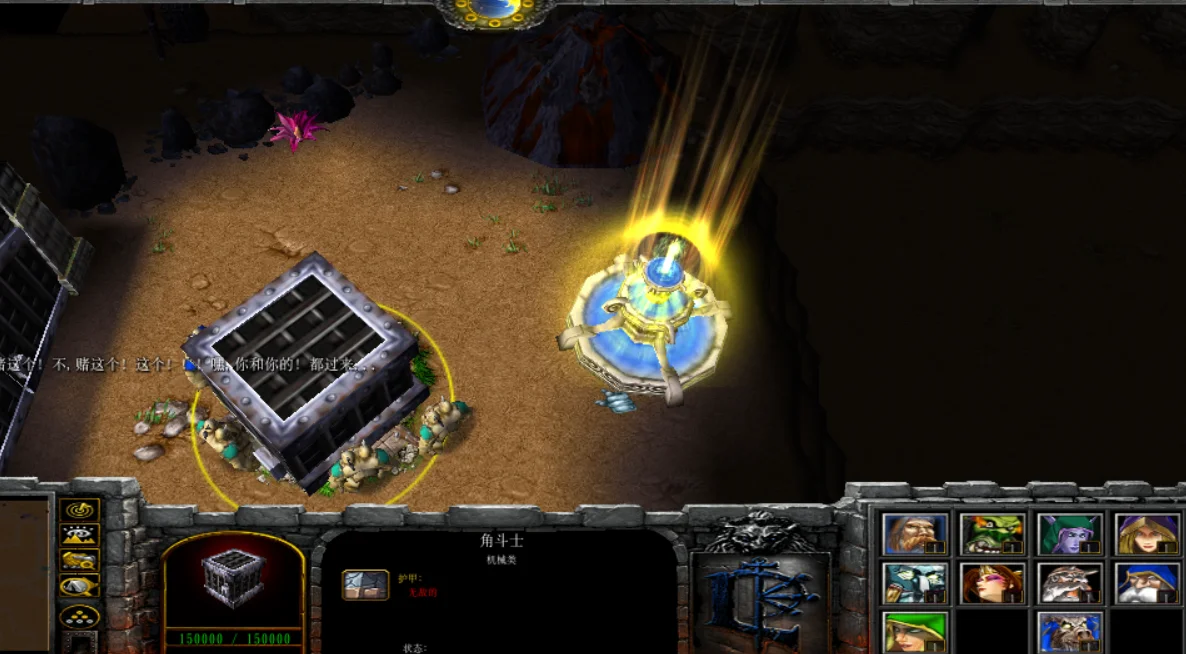Select the dwarf Mountain King hero portrait
The image size is (1186, 654).
(x=914, y=534)
